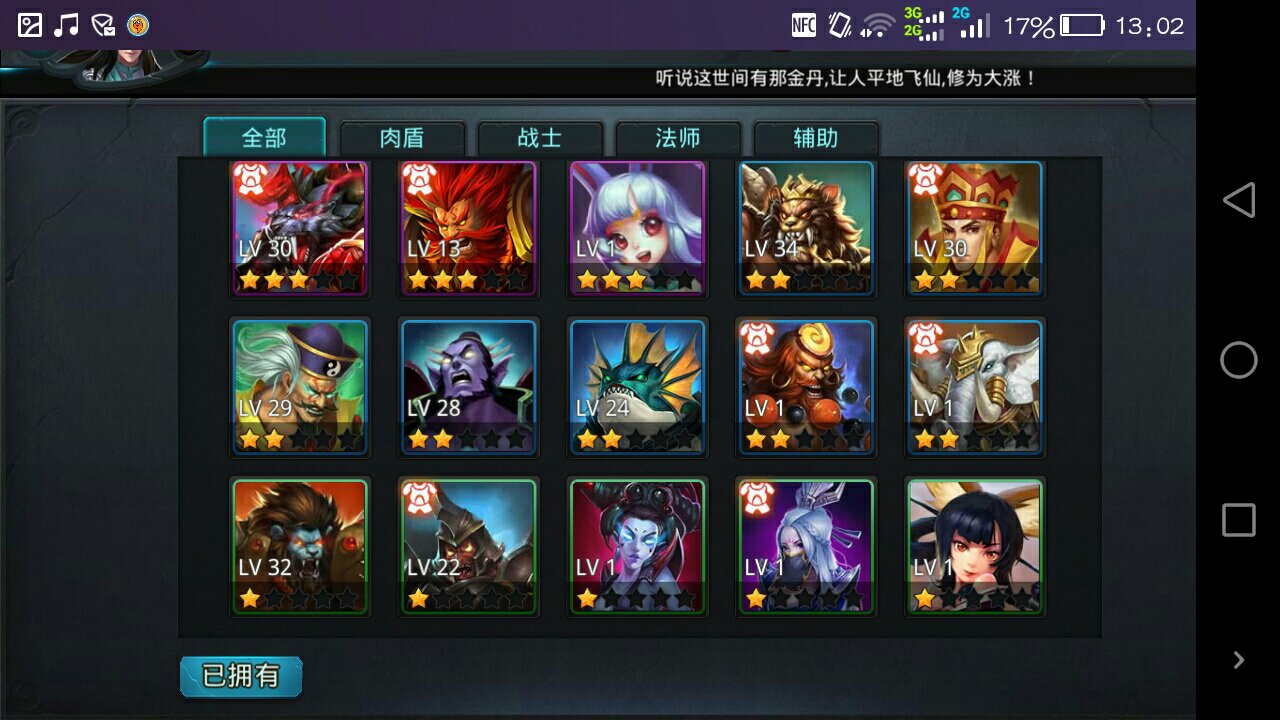This screenshot has height=720, width=1280.
Task: Click the 已拥有 (Owned) filter button
Action: click(x=240, y=676)
